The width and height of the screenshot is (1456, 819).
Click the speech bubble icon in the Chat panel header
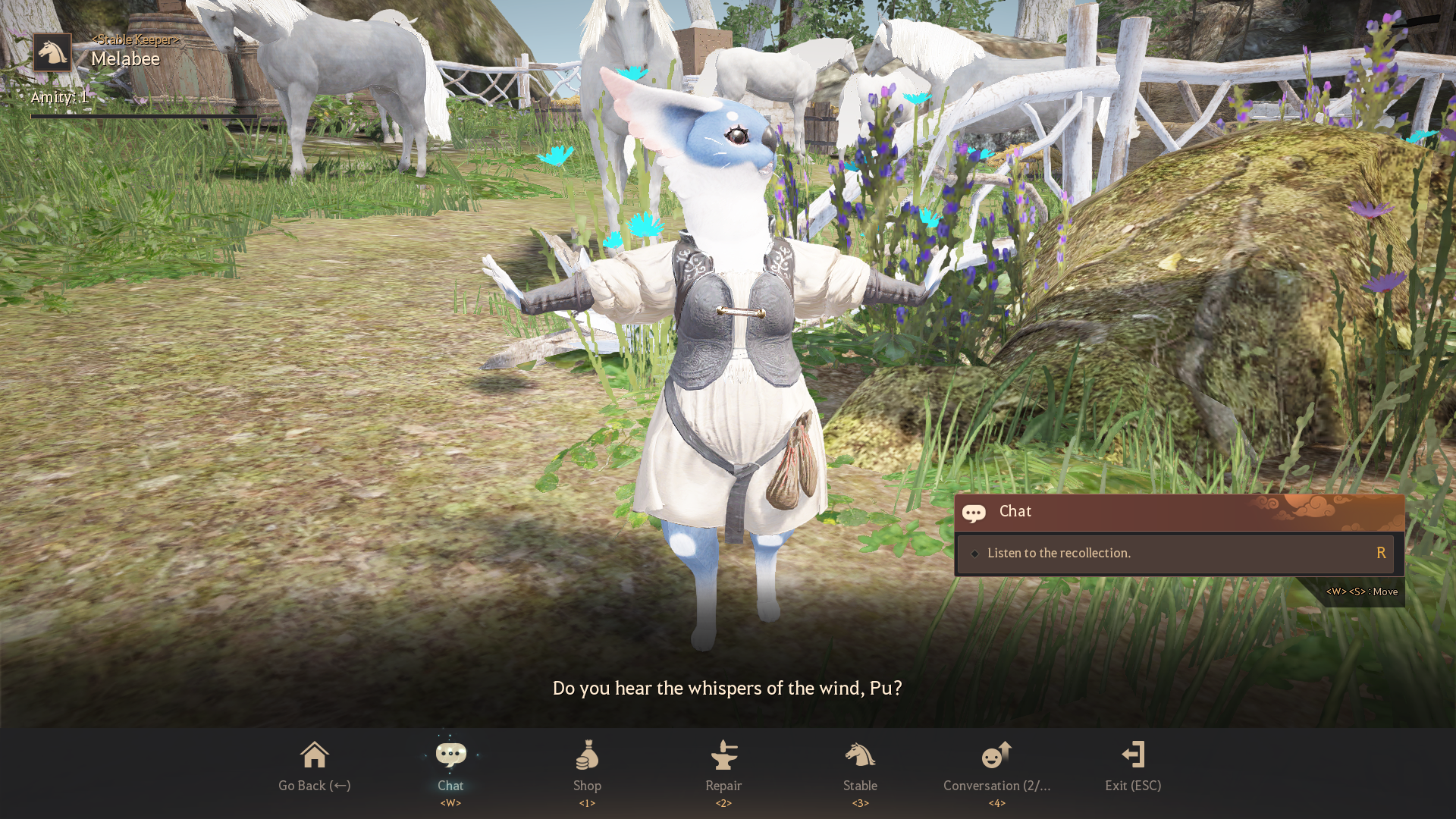[974, 513]
